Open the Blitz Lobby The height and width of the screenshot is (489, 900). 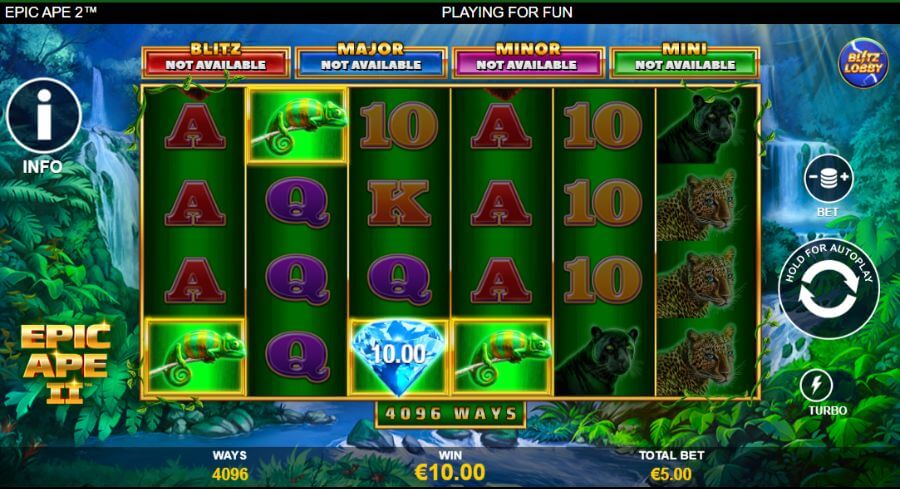point(862,62)
